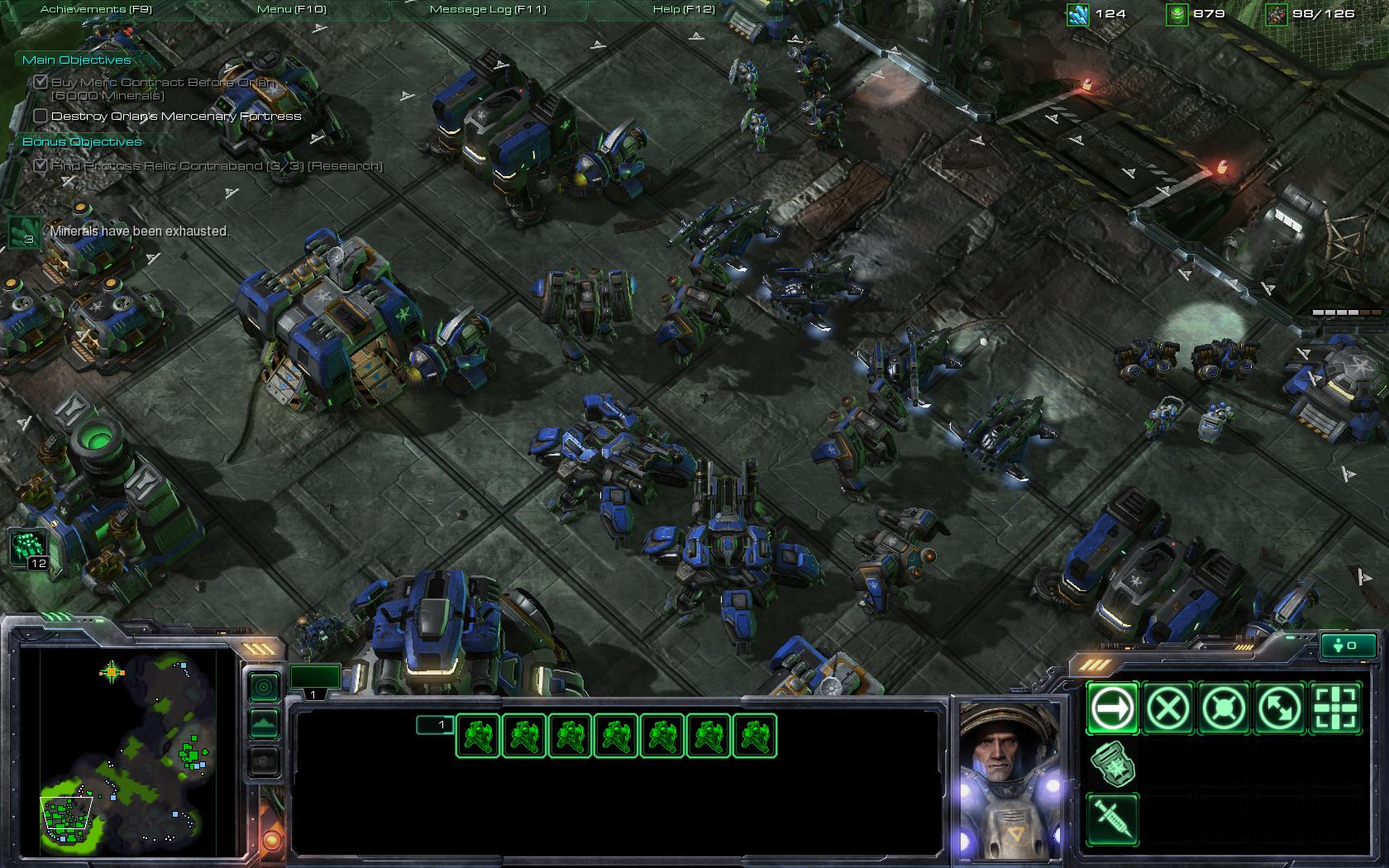The height and width of the screenshot is (868, 1389).
Task: Toggle minimap terrain view
Action: pyautogui.click(x=264, y=724)
